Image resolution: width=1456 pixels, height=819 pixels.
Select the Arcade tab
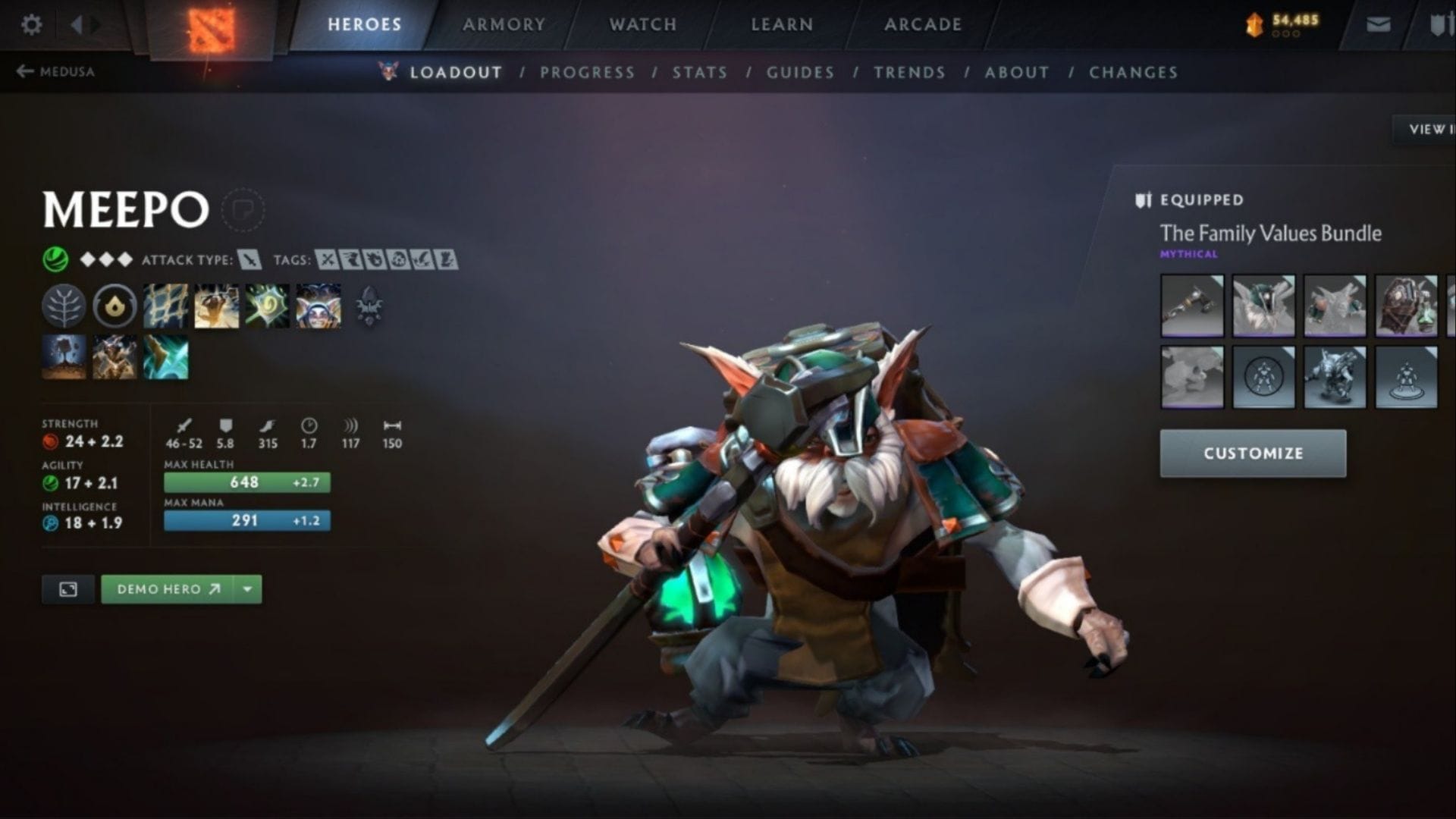pos(922,24)
